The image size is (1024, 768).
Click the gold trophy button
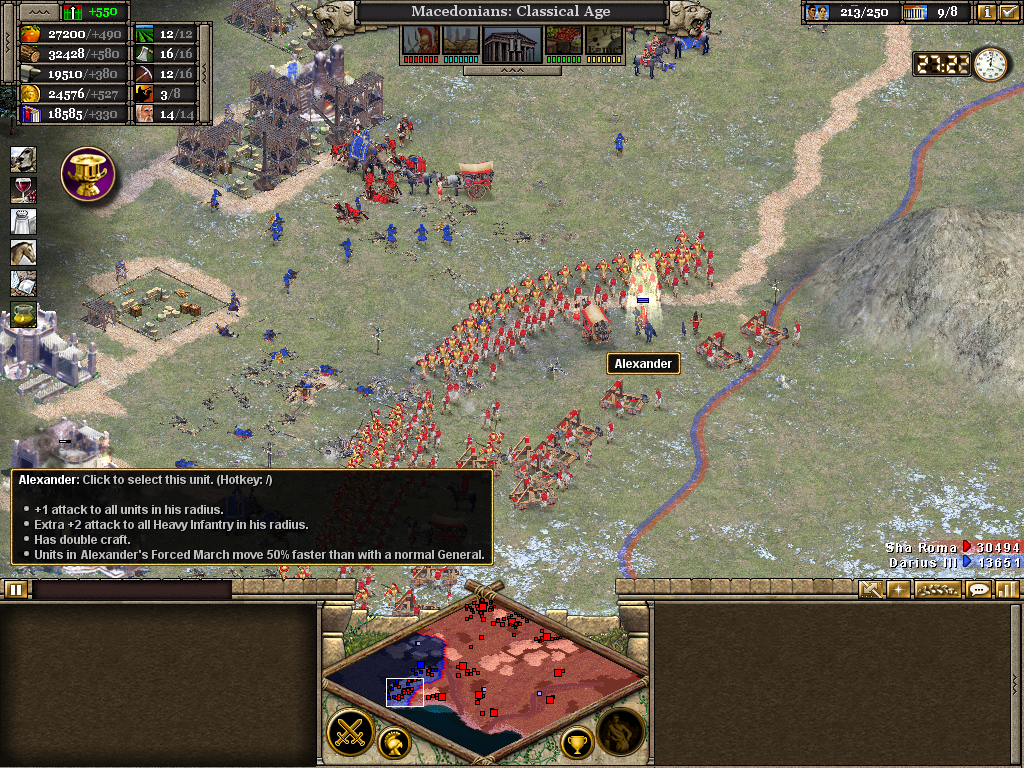coord(576,742)
